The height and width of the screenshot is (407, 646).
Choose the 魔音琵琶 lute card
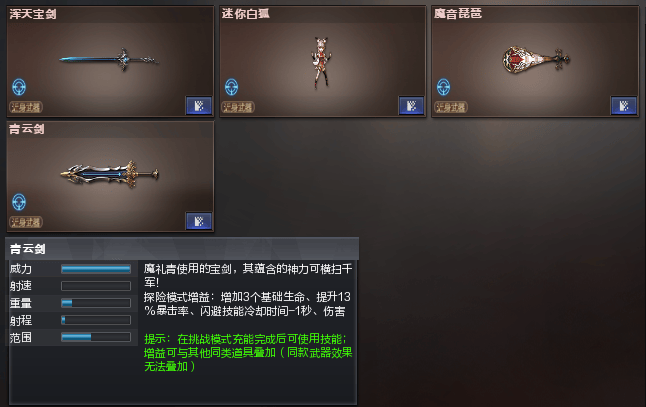click(534, 61)
